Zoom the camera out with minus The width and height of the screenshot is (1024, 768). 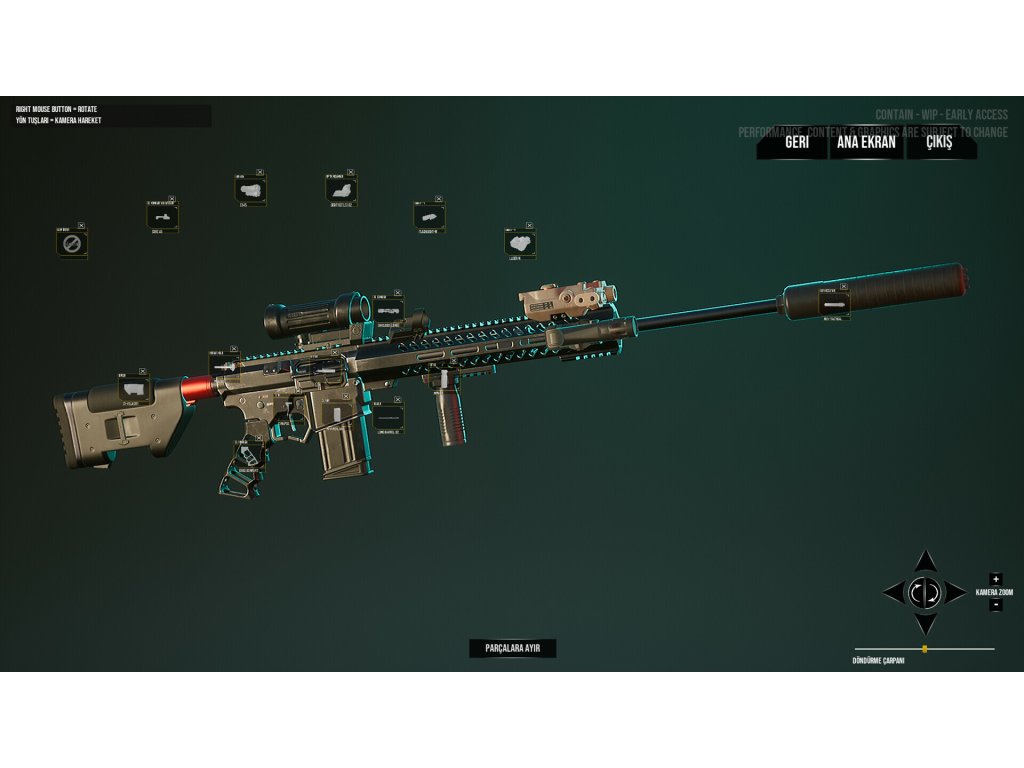click(995, 605)
